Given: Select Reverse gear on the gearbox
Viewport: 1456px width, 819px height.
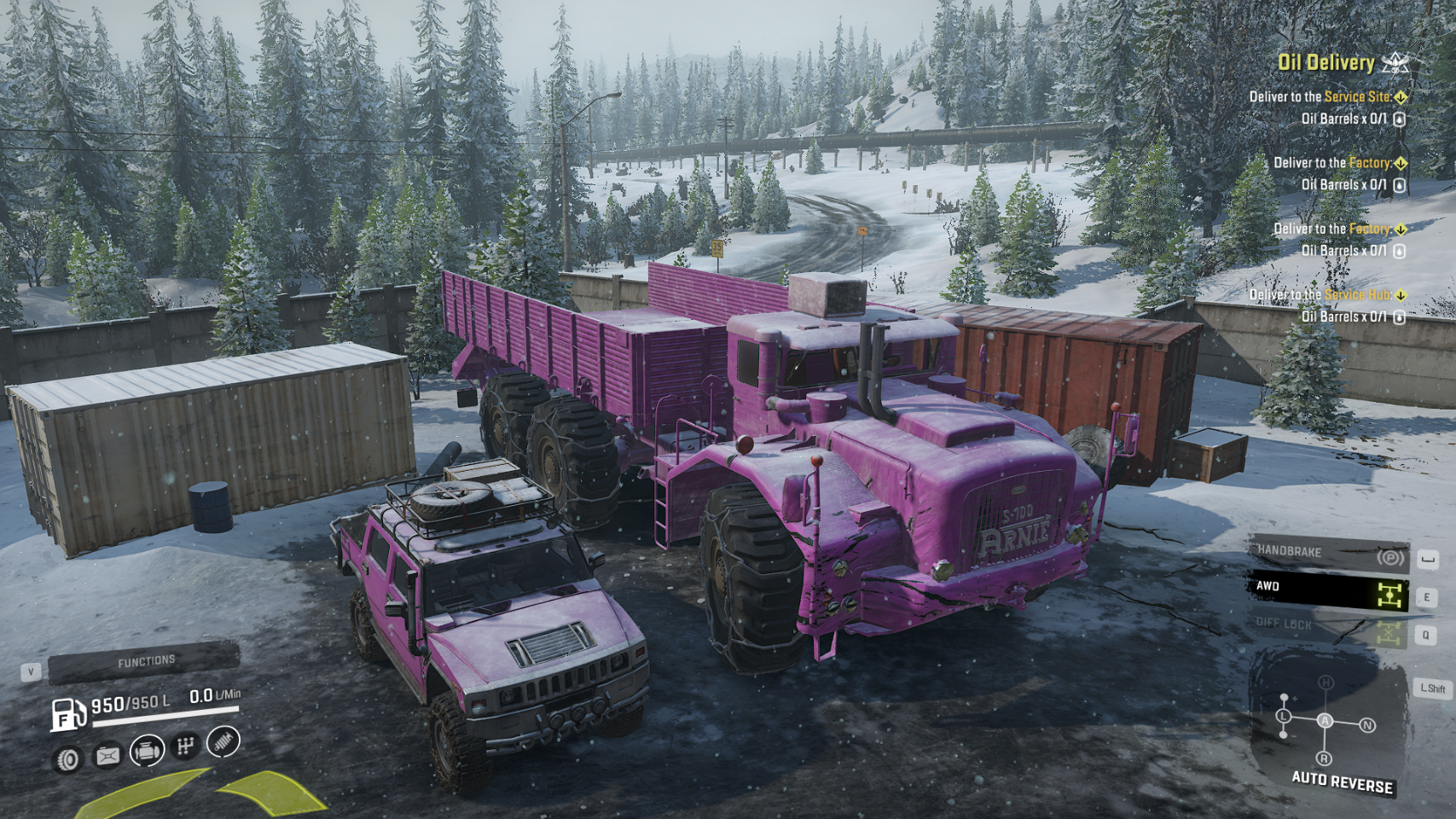Looking at the screenshot, I should (x=1324, y=758).
